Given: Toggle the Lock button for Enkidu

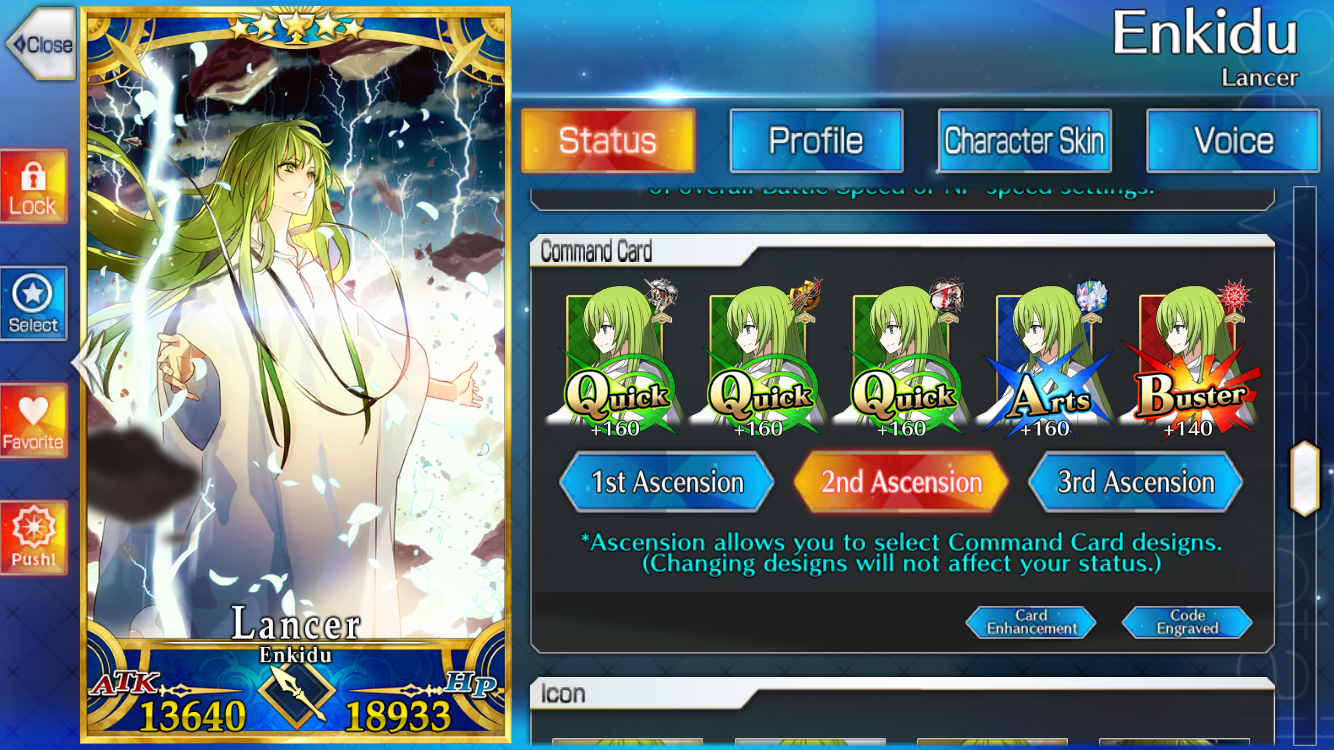Looking at the screenshot, I should pyautogui.click(x=34, y=187).
